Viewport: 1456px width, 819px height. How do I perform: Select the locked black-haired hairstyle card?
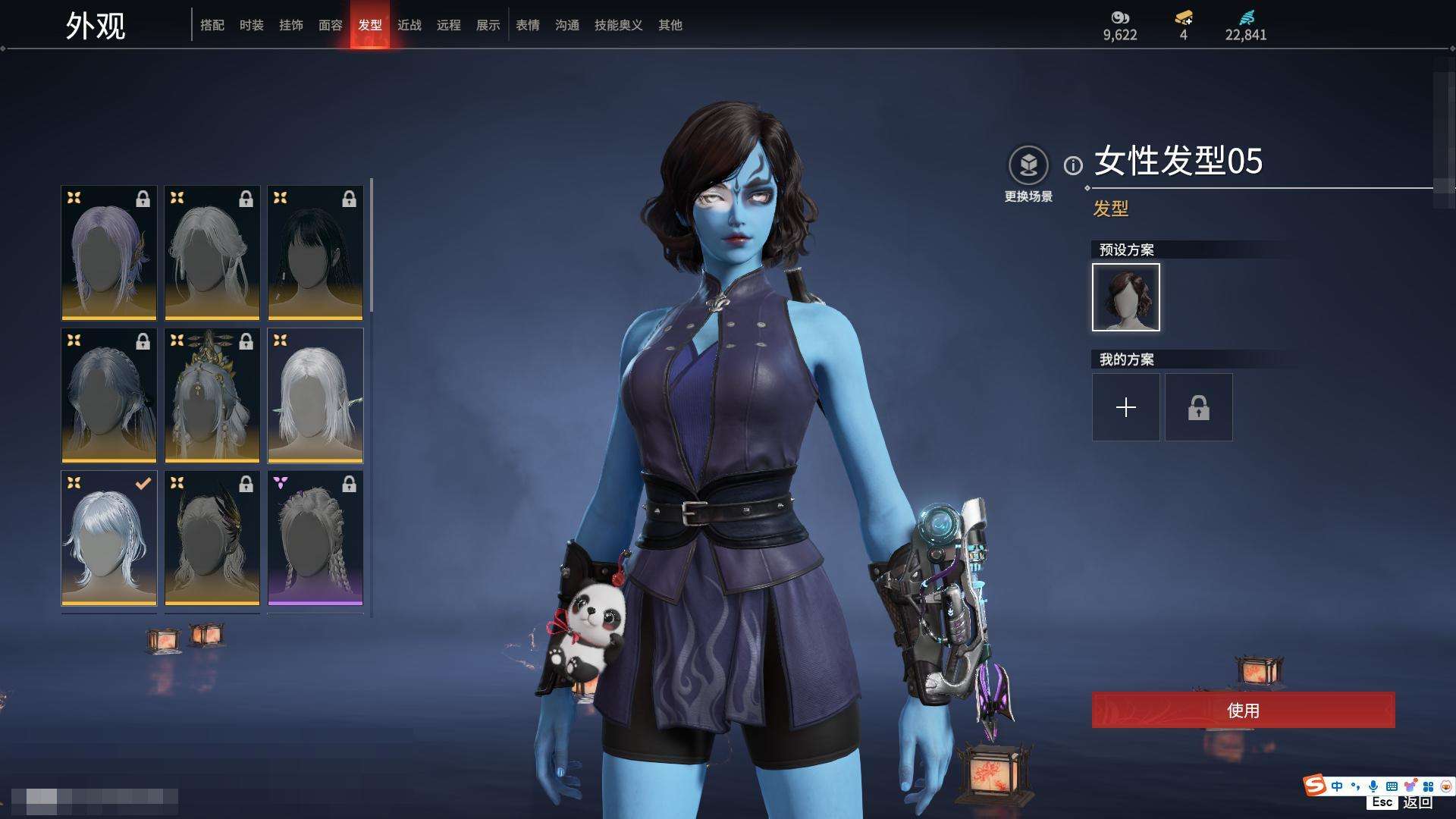pyautogui.click(x=315, y=253)
